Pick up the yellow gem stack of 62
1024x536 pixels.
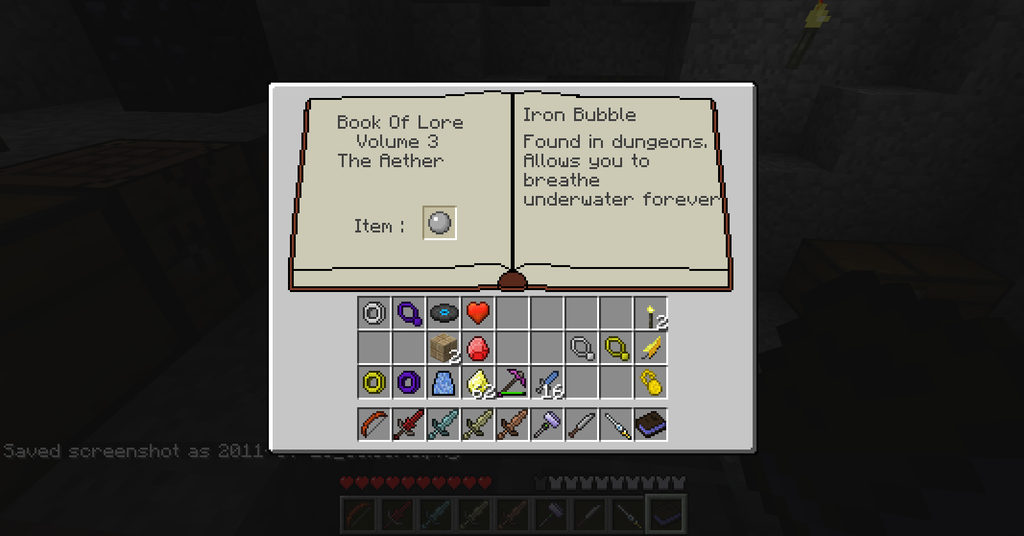477,382
